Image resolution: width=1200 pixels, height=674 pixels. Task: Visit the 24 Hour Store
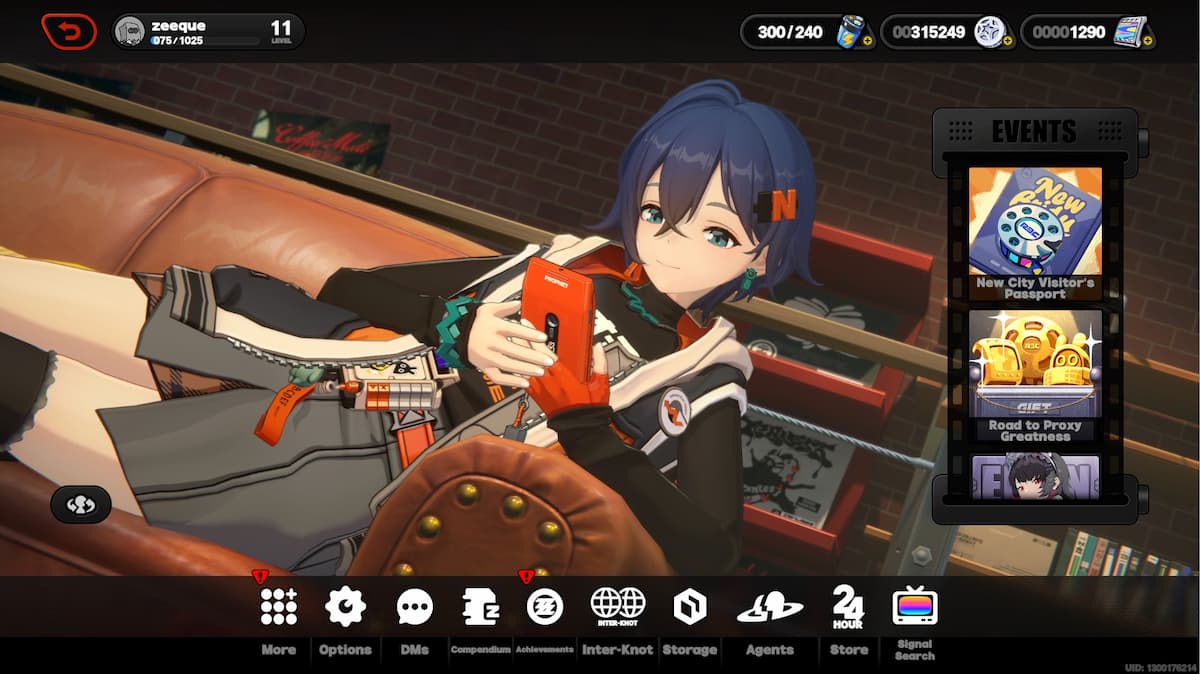click(848, 607)
